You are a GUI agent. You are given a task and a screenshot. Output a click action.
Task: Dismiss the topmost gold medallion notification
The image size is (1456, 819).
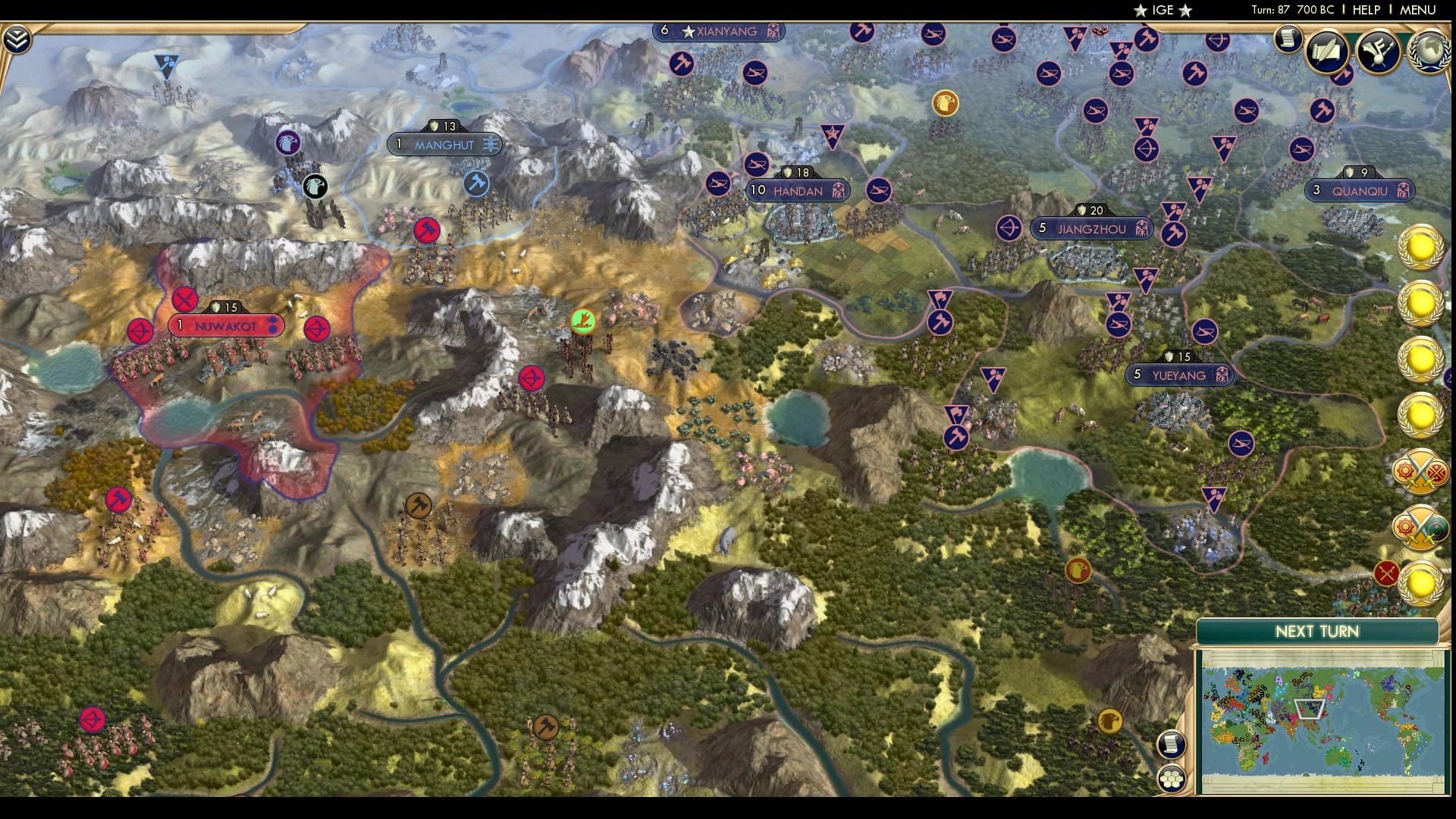point(1421,248)
